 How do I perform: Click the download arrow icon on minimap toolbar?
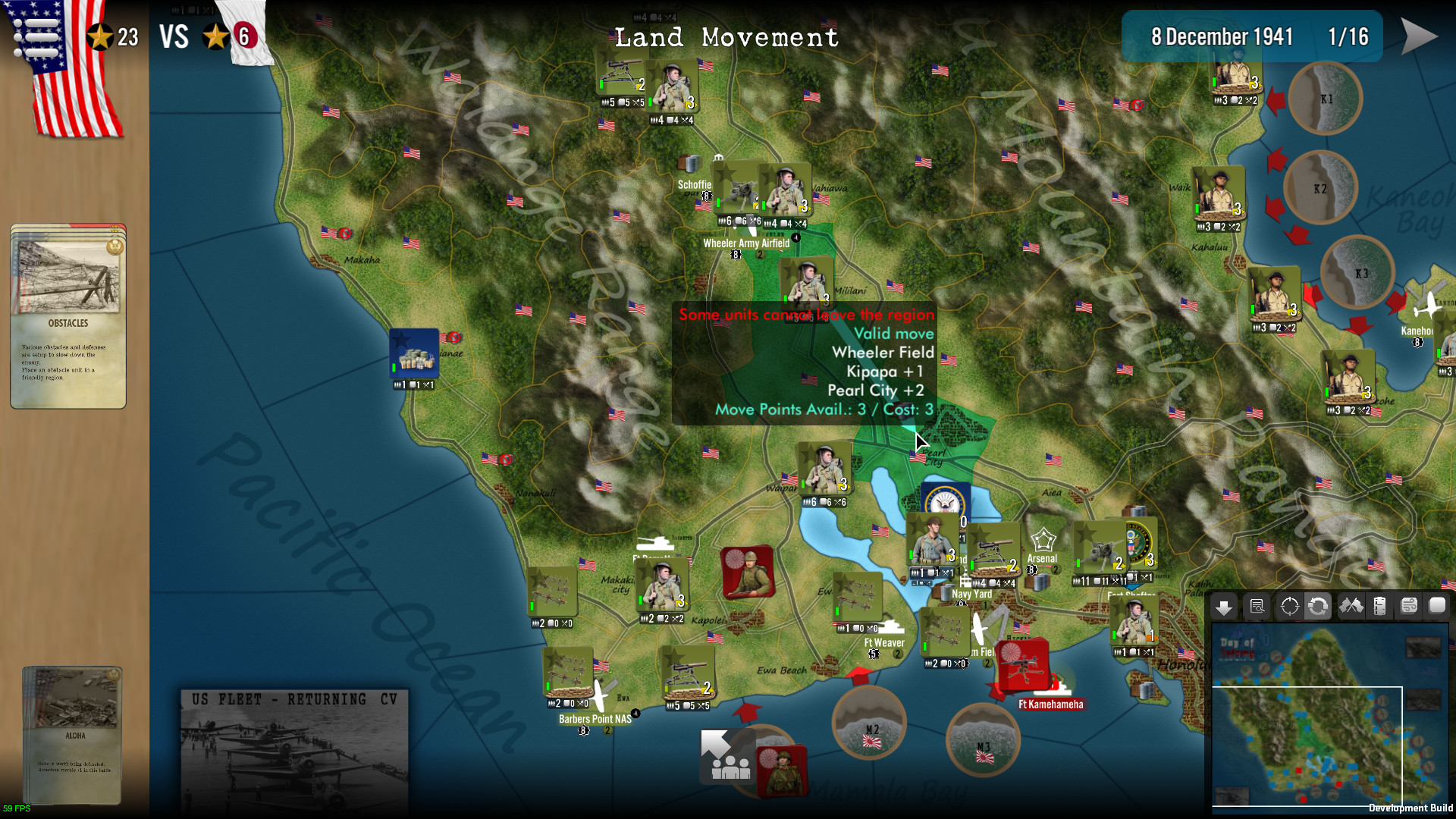click(1223, 607)
